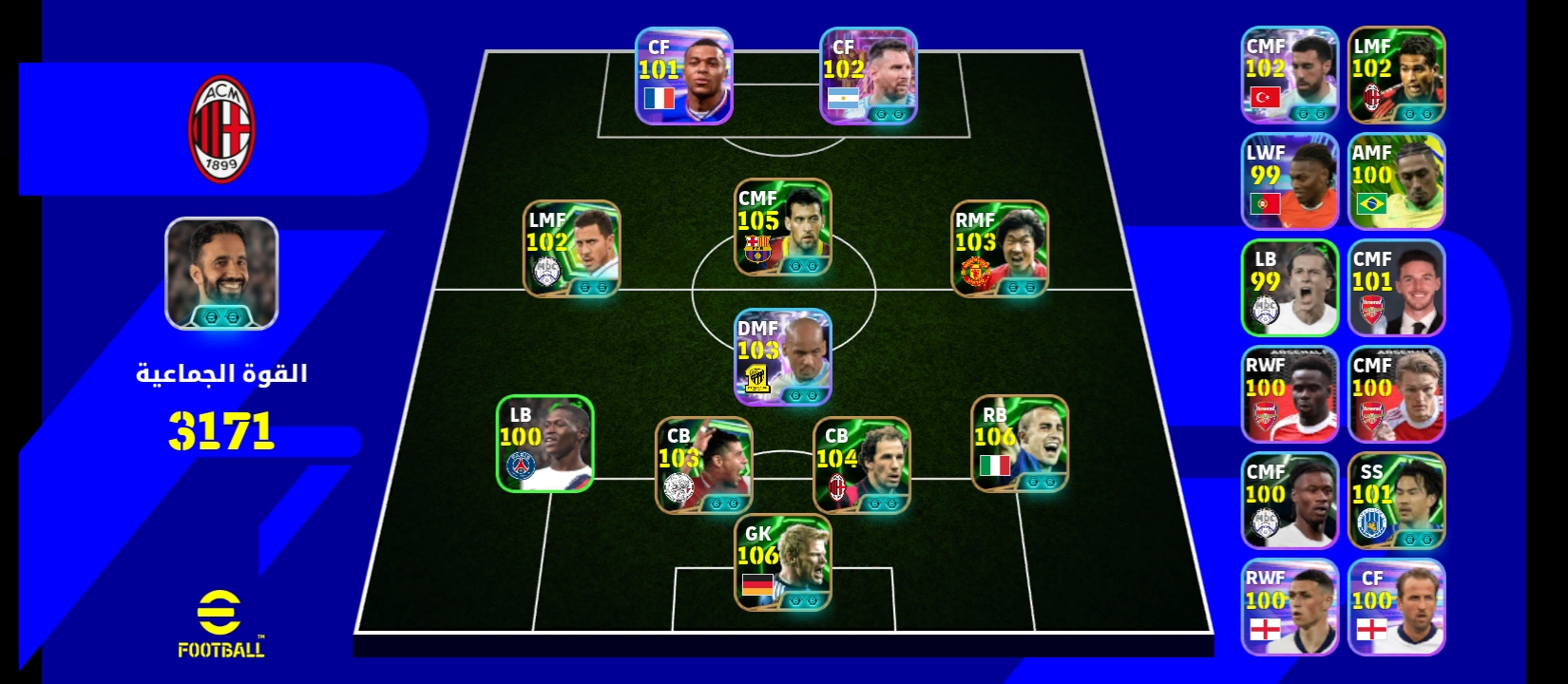The height and width of the screenshot is (684, 1568).
Task: Select substitute CMF 102 with Turkish flag
Action: click(x=1290, y=75)
